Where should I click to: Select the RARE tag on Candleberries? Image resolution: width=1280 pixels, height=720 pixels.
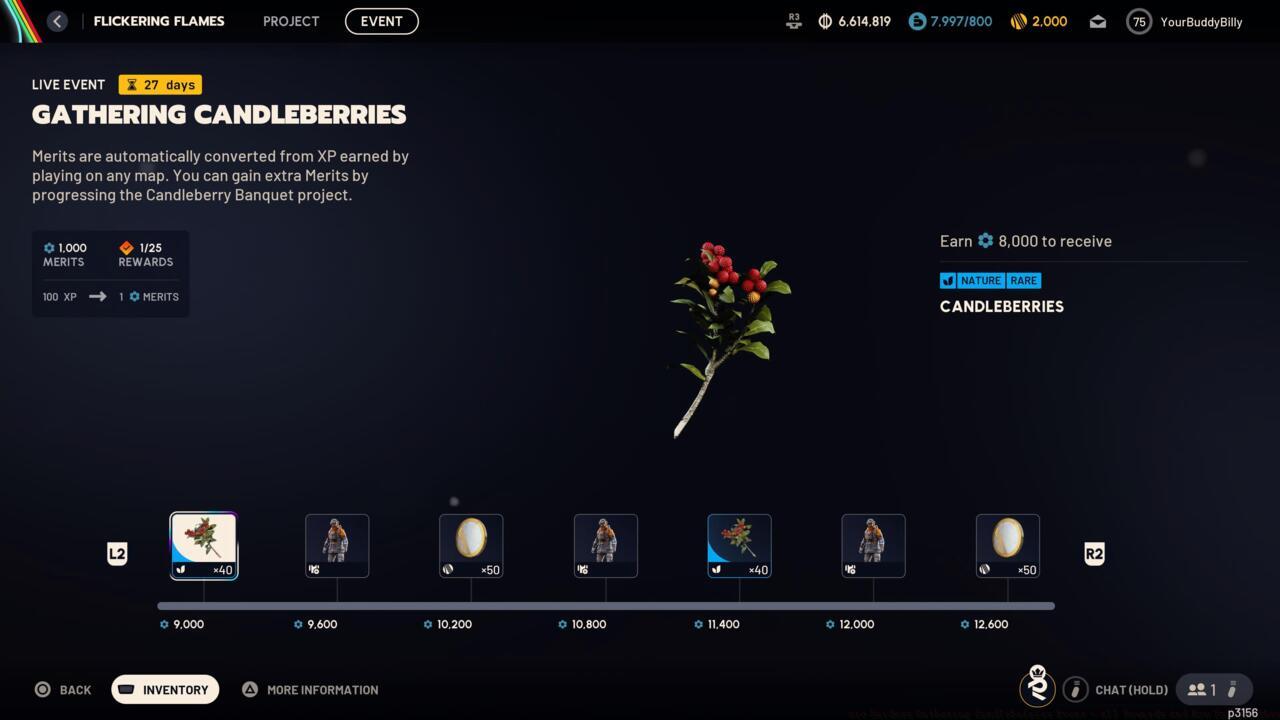tap(1023, 281)
